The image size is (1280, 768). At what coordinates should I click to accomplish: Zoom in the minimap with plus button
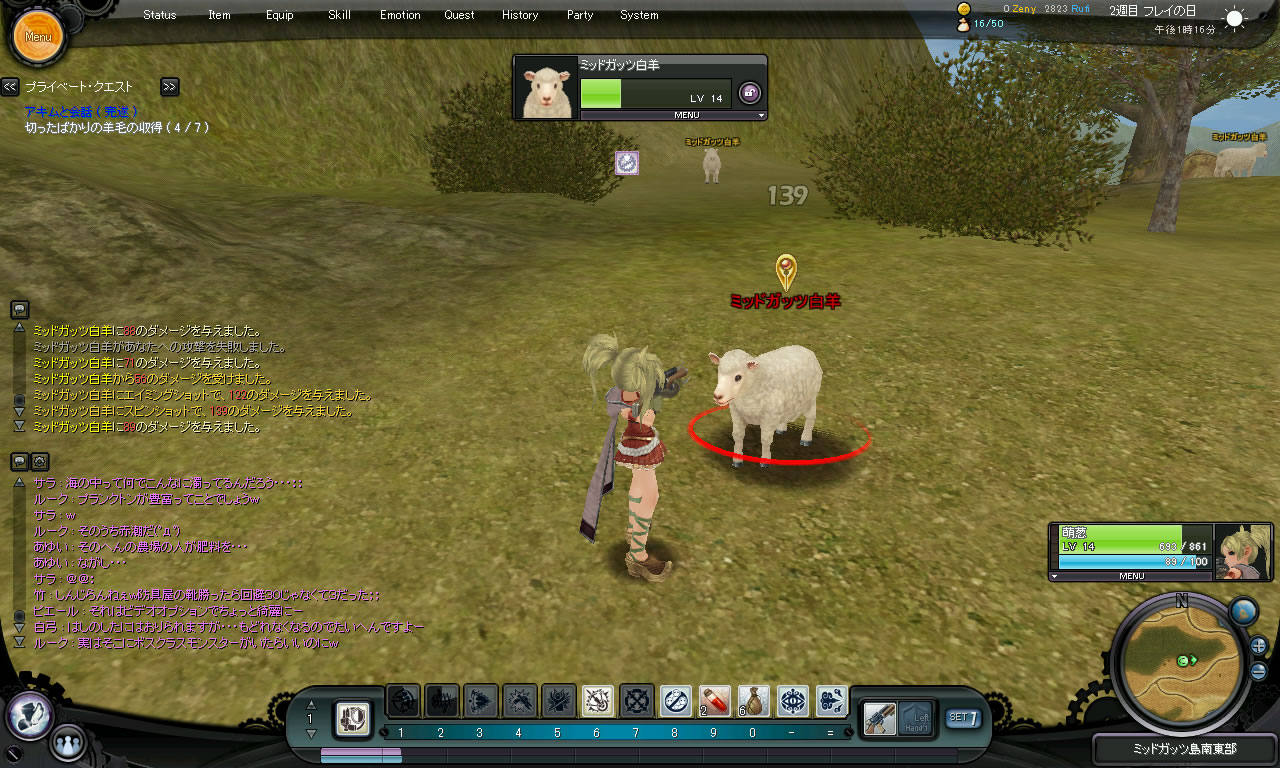coord(1259,645)
